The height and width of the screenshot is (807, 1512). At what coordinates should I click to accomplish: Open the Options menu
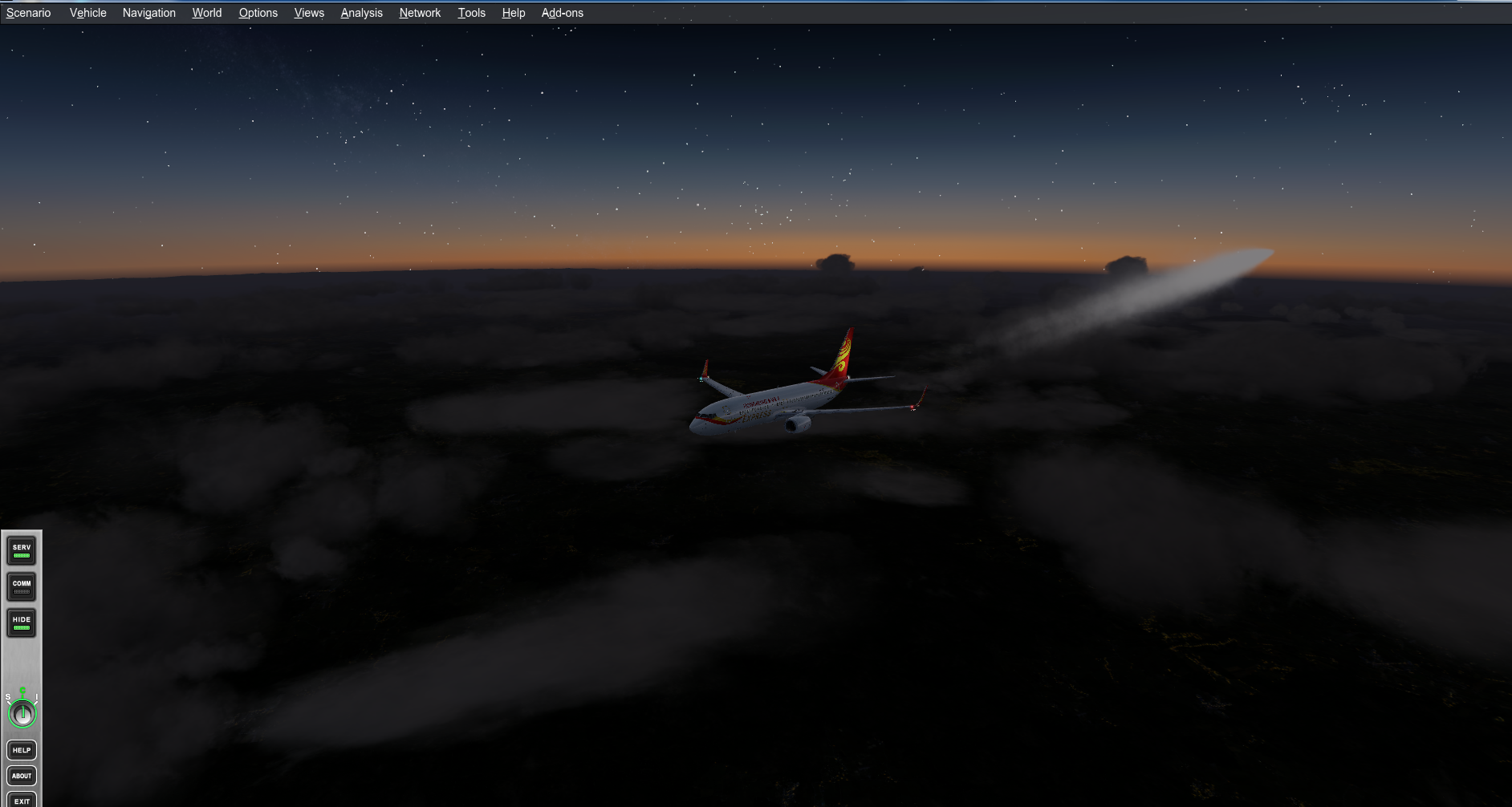tap(258, 13)
